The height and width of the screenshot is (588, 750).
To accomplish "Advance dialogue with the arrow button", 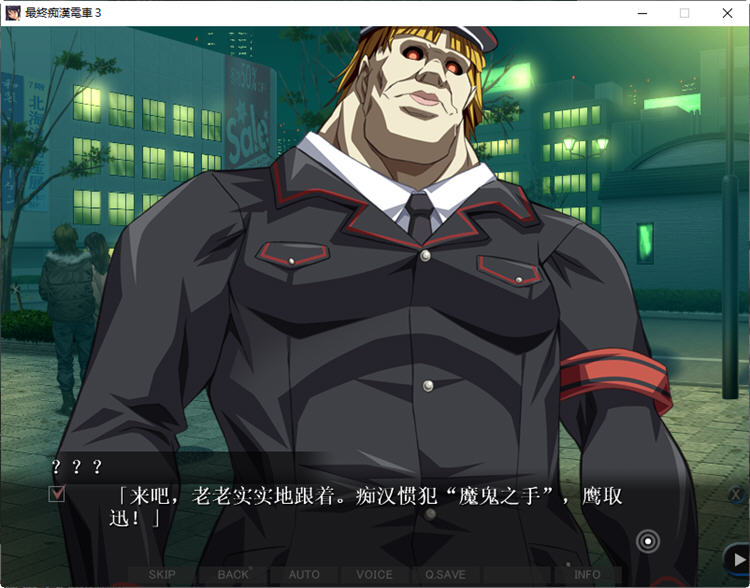I will [737, 560].
